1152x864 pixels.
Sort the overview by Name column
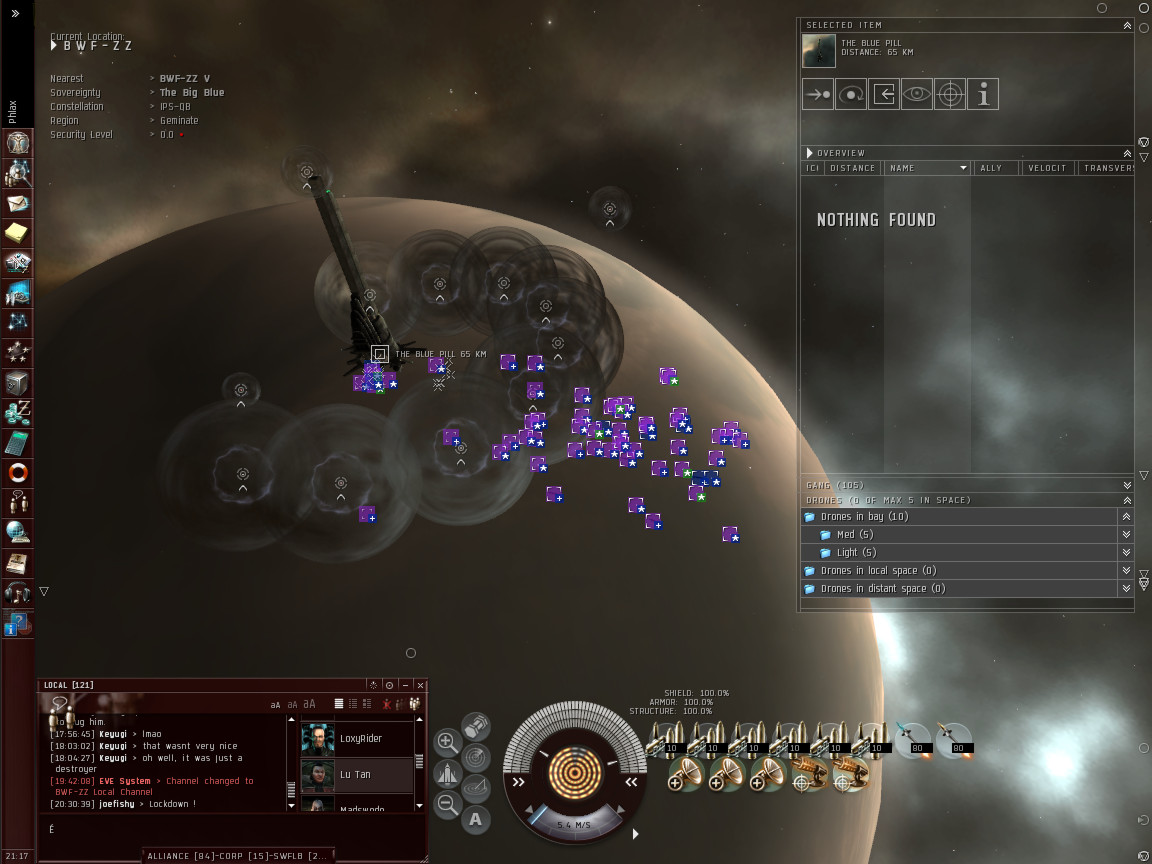926,168
